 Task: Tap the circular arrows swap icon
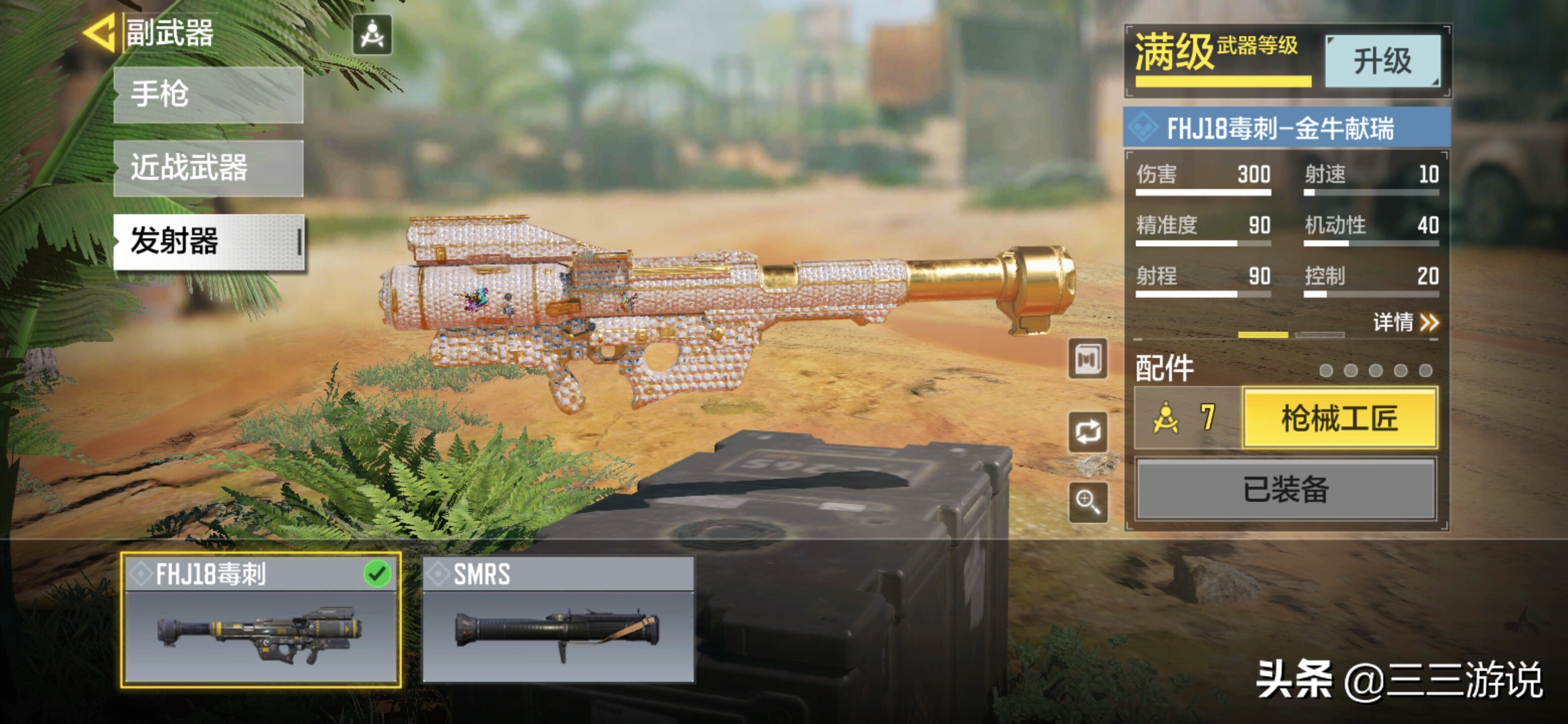(1088, 432)
